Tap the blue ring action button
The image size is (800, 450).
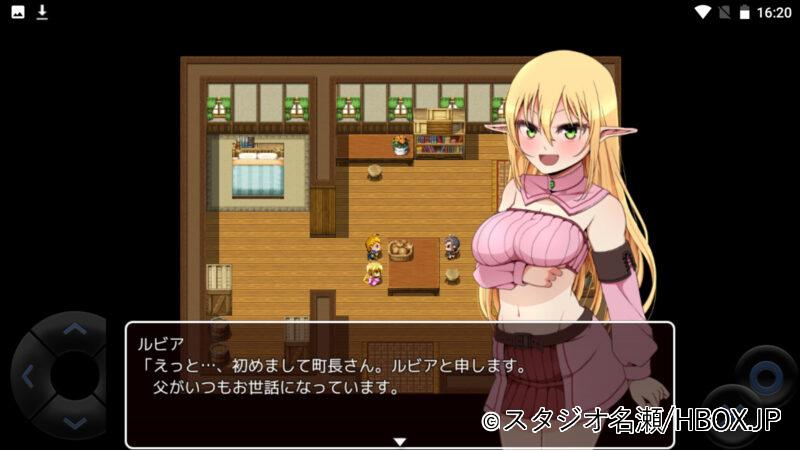click(766, 378)
